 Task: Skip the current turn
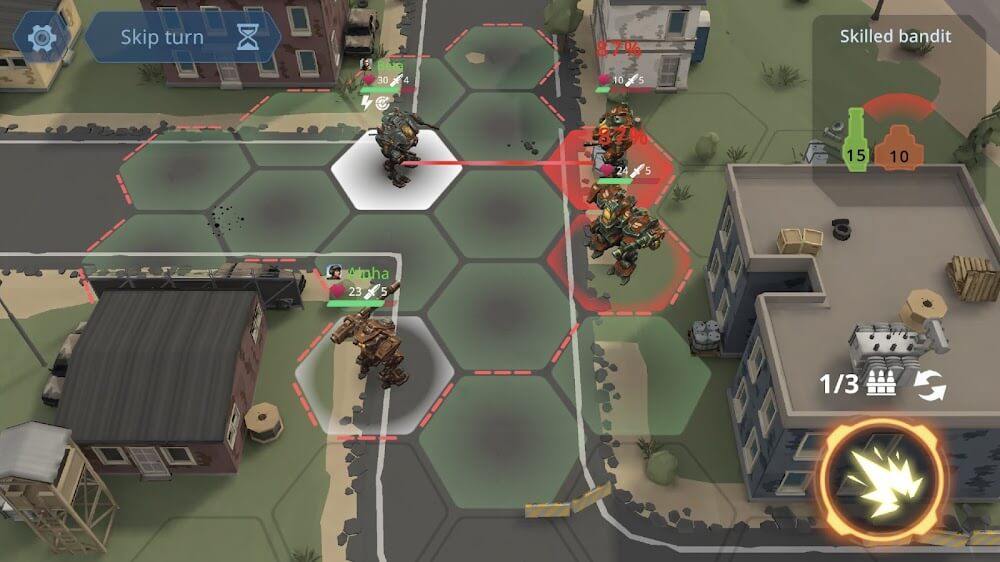tap(181, 38)
